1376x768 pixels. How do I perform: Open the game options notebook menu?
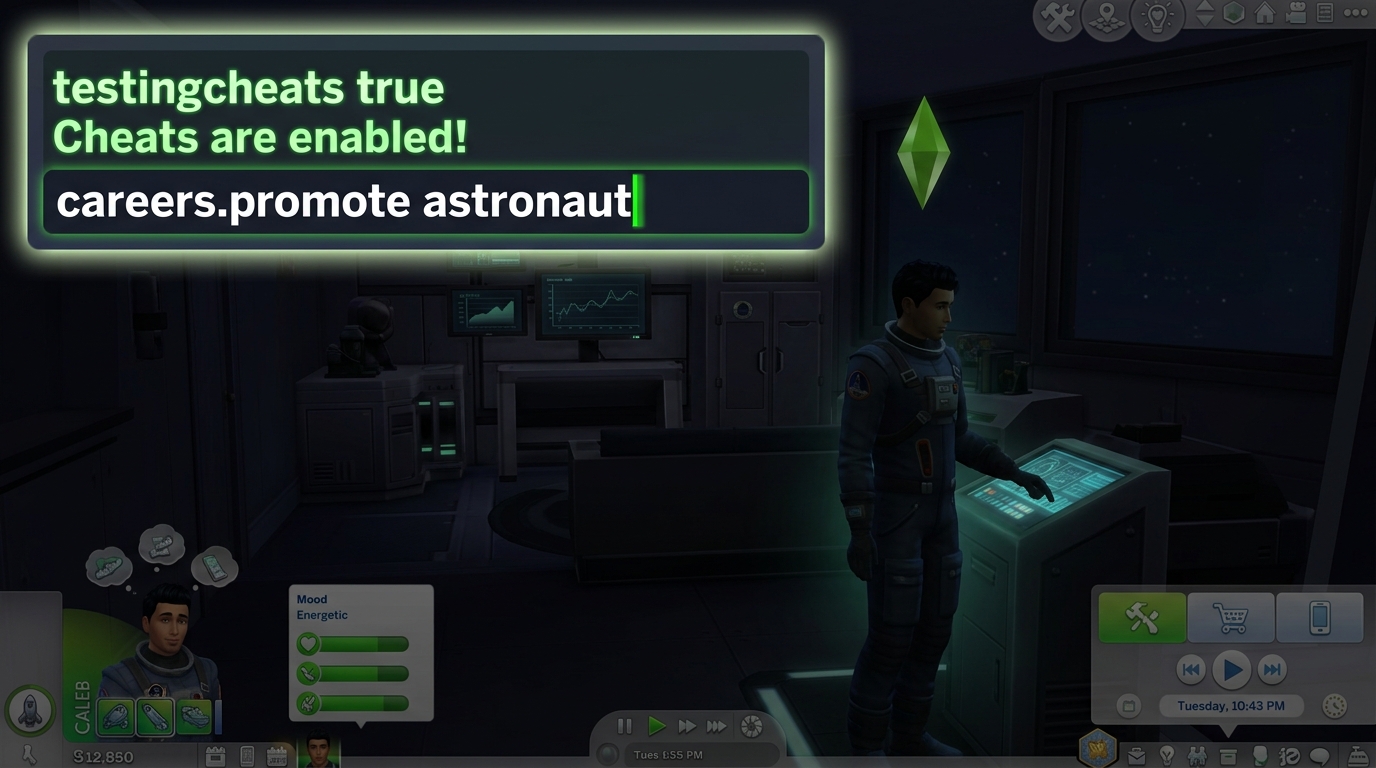1324,14
